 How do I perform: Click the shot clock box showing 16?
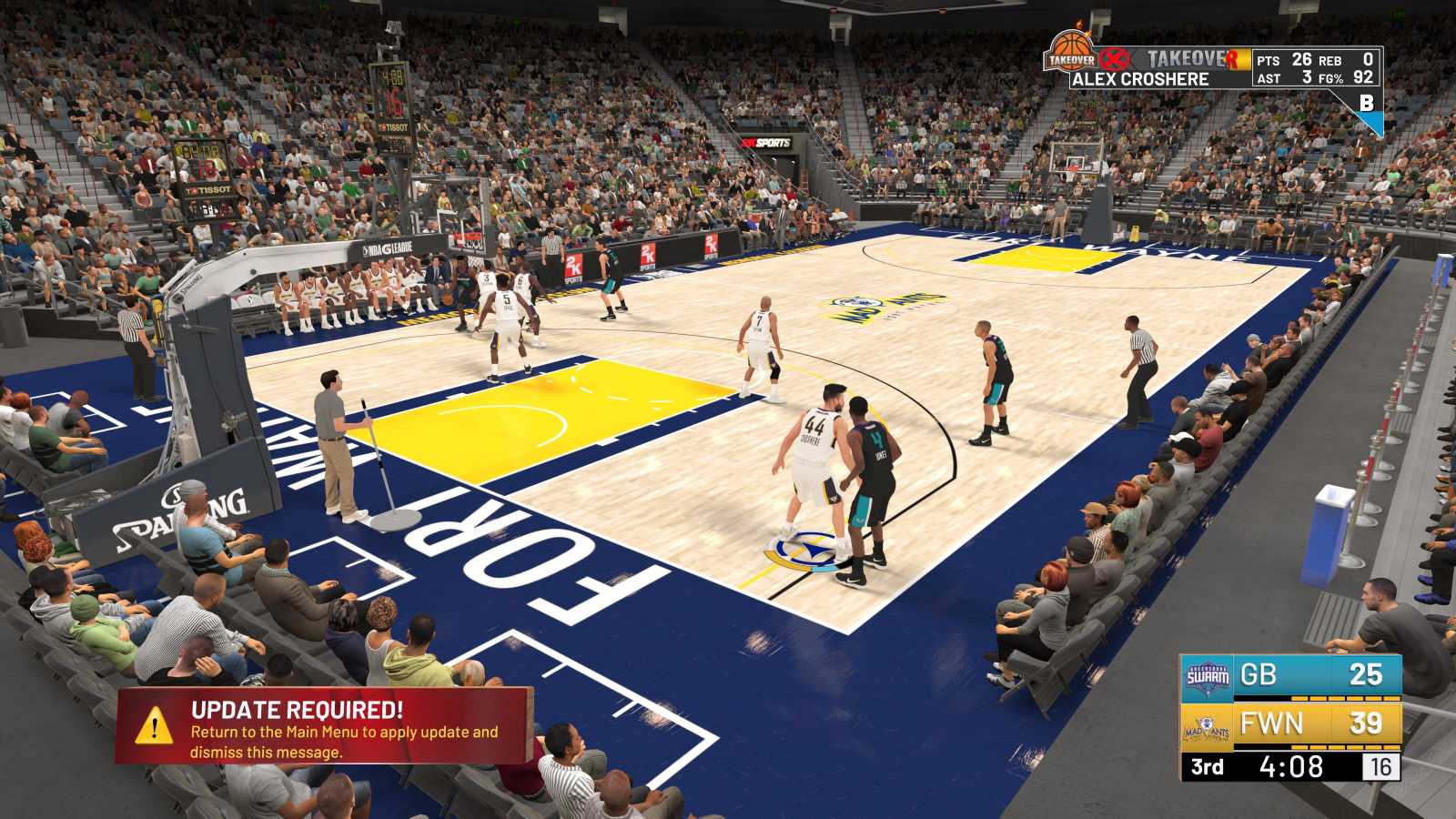click(1382, 766)
